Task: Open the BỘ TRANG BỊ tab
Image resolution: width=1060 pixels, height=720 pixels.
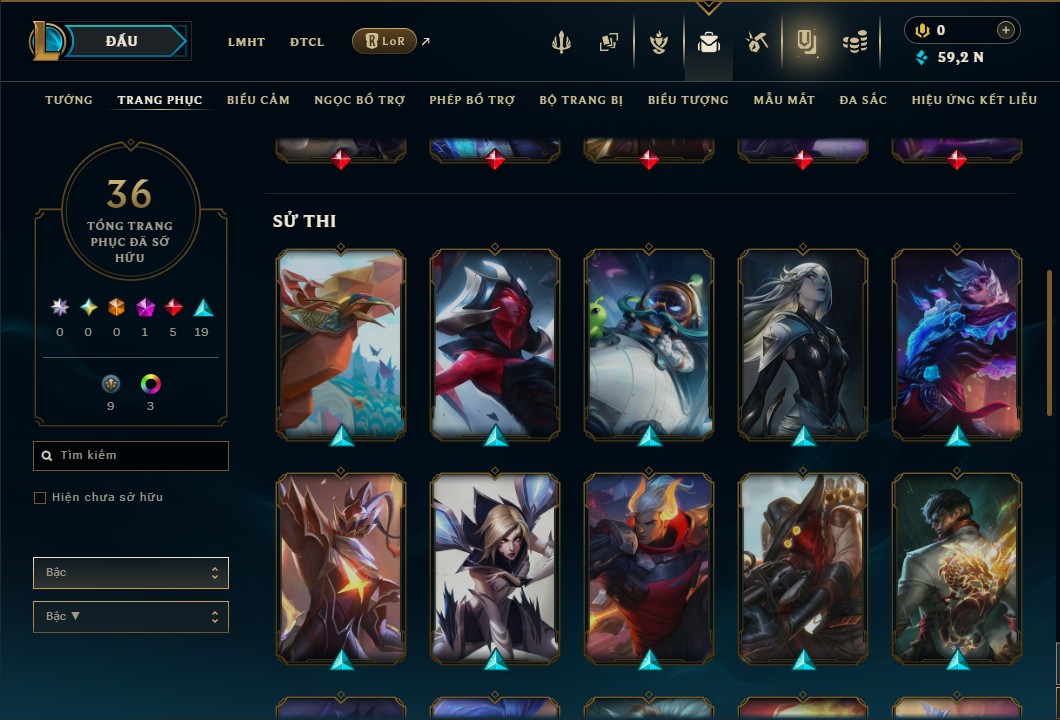Action: click(x=581, y=100)
